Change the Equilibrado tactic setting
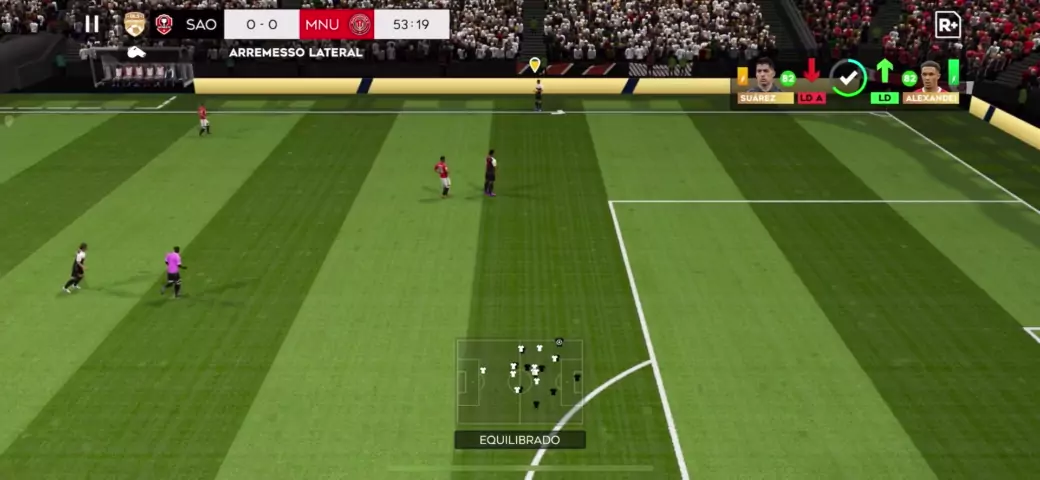The width and height of the screenshot is (1040, 480). [x=519, y=440]
